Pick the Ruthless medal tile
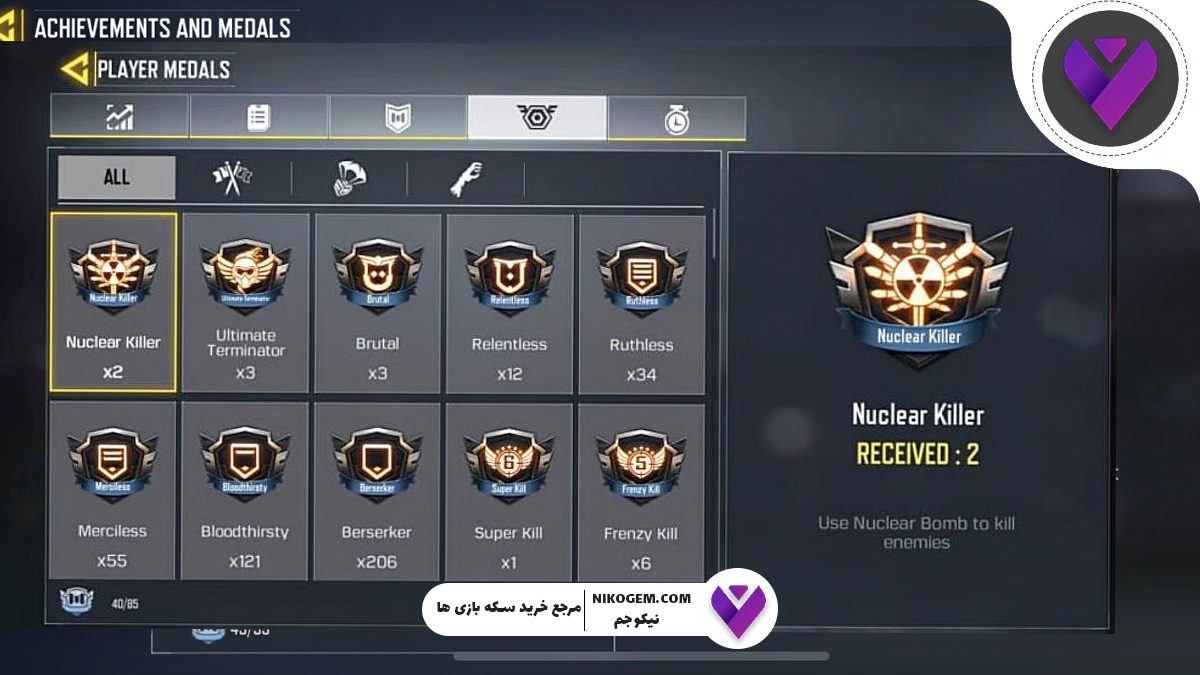 tap(642, 303)
